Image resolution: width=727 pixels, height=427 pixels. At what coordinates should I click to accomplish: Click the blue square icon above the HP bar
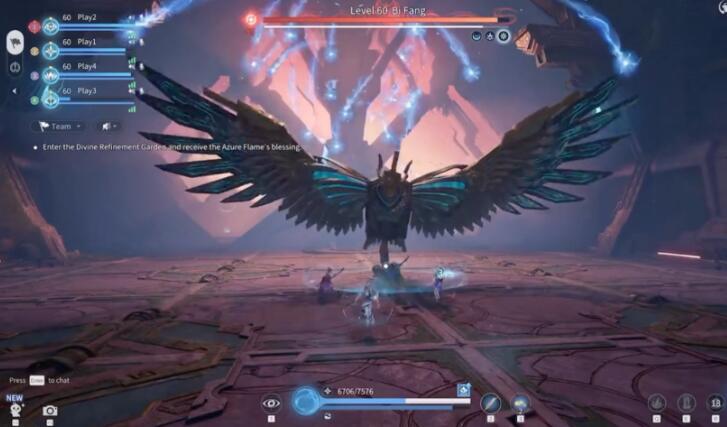click(464, 389)
